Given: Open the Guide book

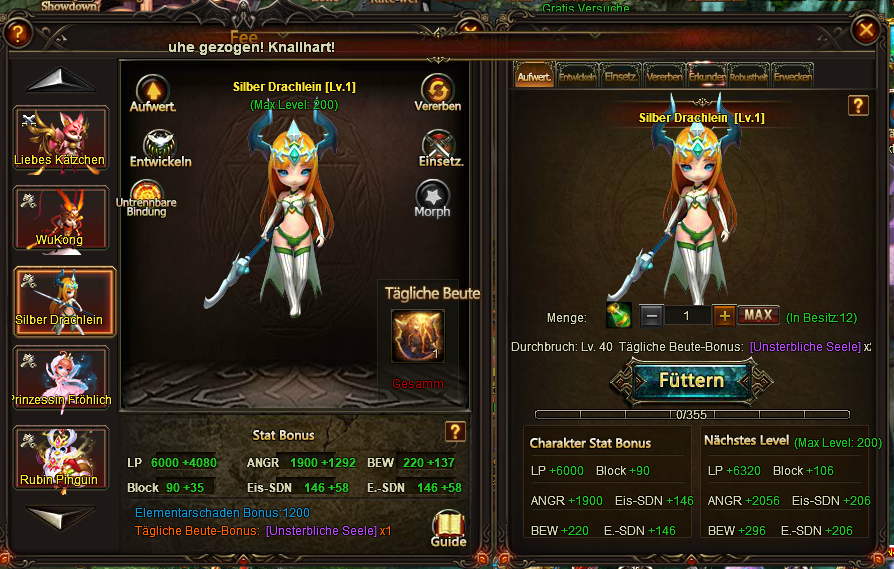Looking at the screenshot, I should click(449, 526).
